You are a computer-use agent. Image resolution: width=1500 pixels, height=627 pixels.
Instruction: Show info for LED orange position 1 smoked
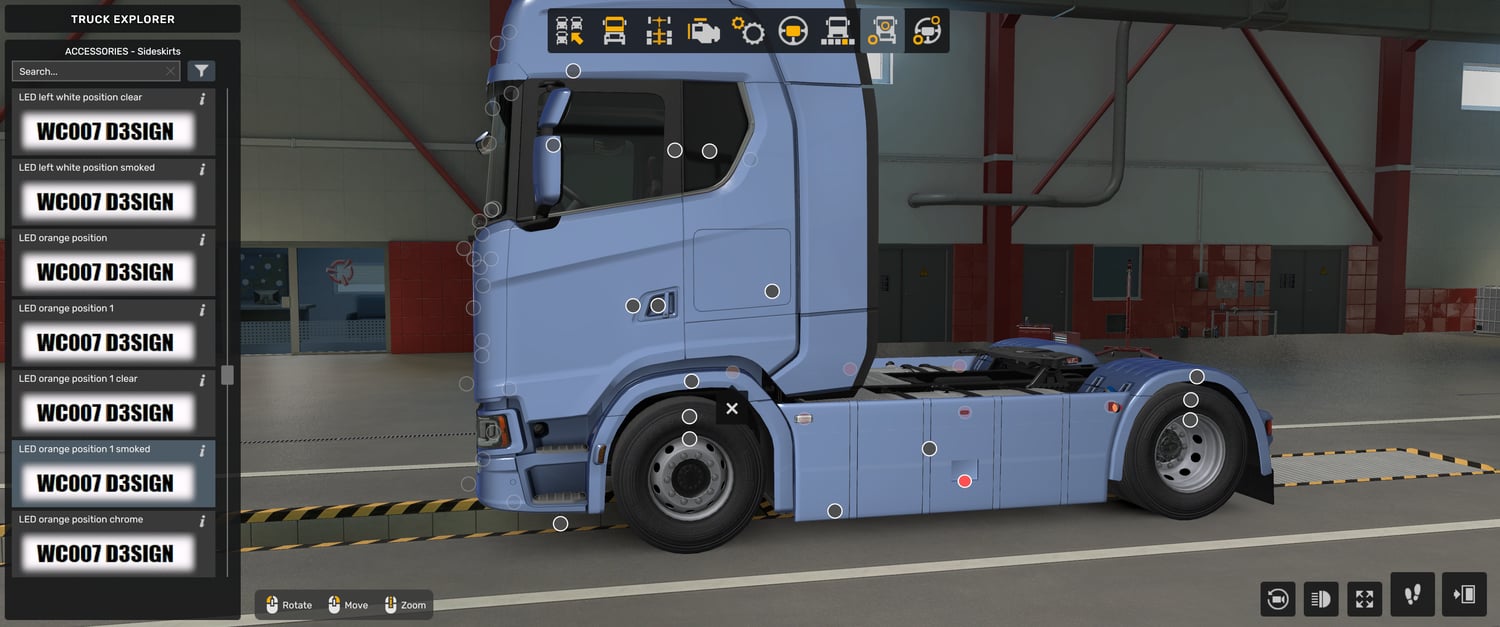pyautogui.click(x=202, y=450)
